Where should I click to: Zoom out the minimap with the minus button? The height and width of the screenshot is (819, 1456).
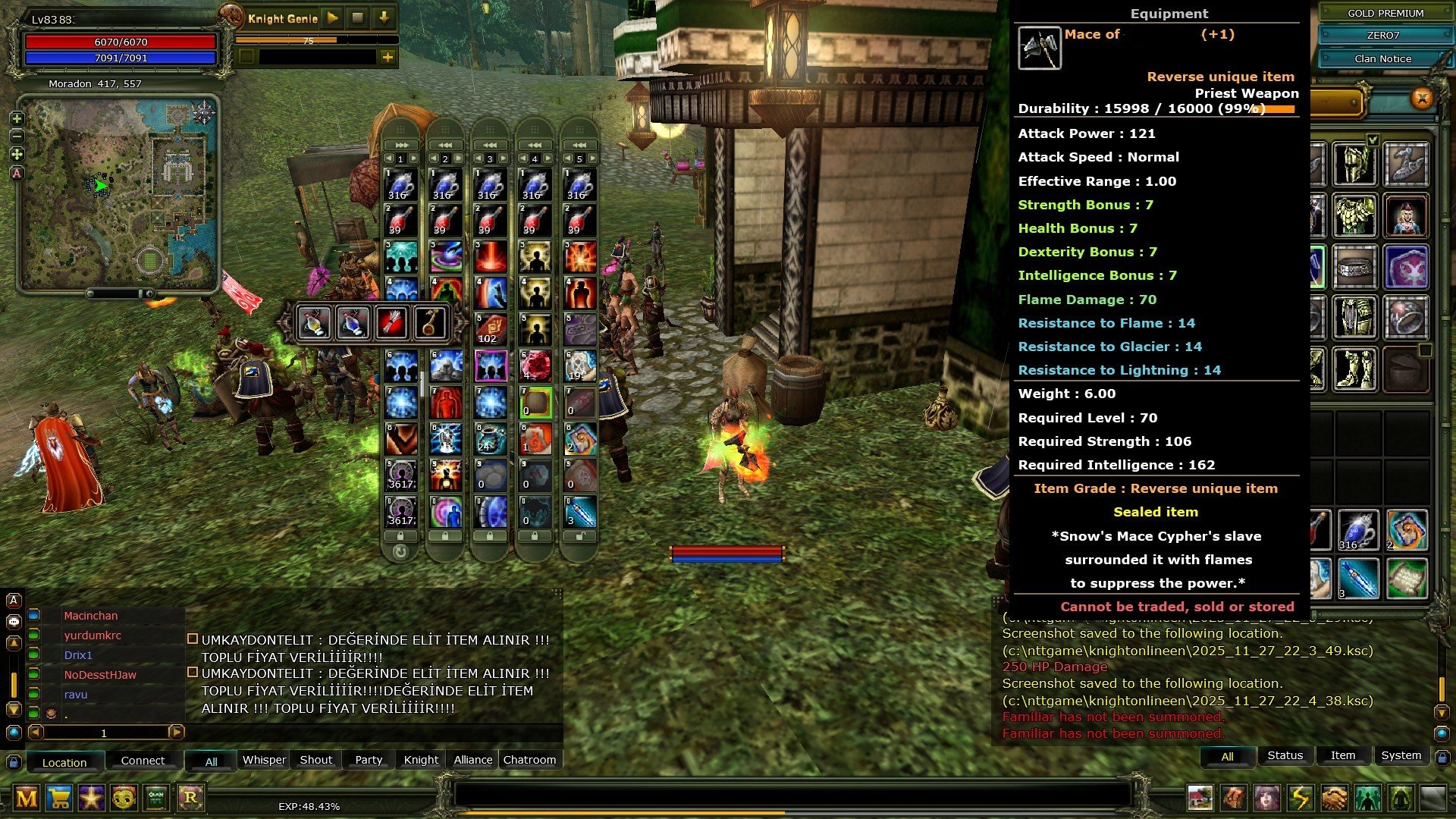[17, 136]
